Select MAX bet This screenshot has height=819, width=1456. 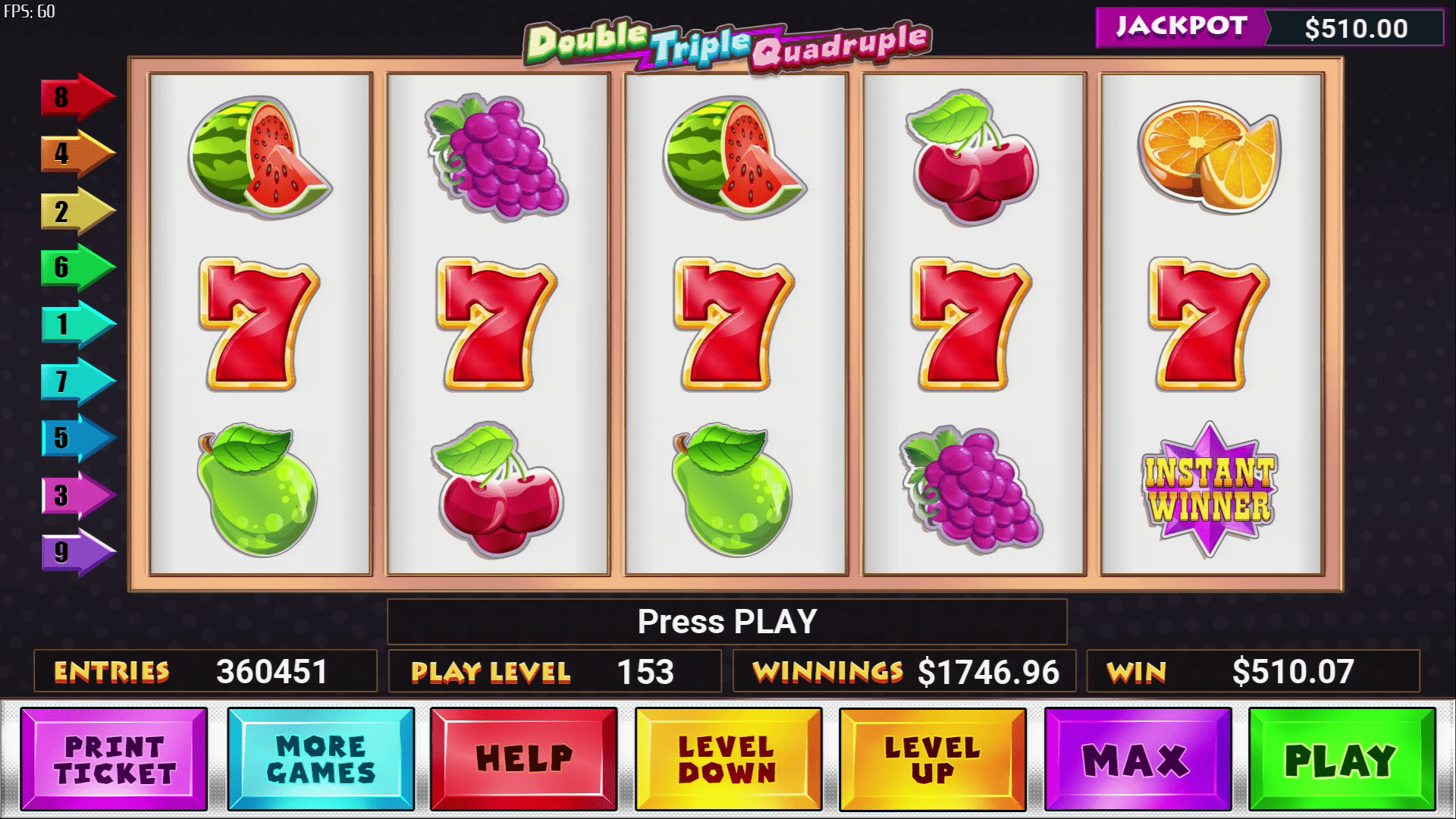pos(1137,758)
